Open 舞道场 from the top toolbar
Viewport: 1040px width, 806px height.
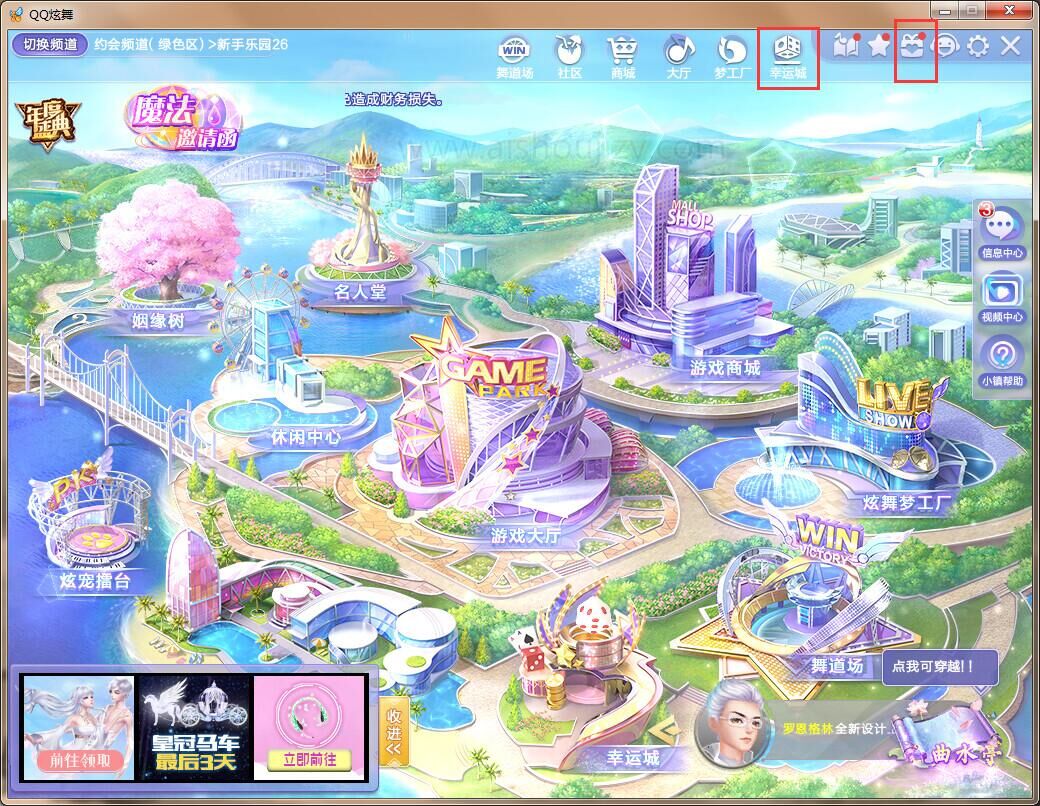tap(515, 56)
